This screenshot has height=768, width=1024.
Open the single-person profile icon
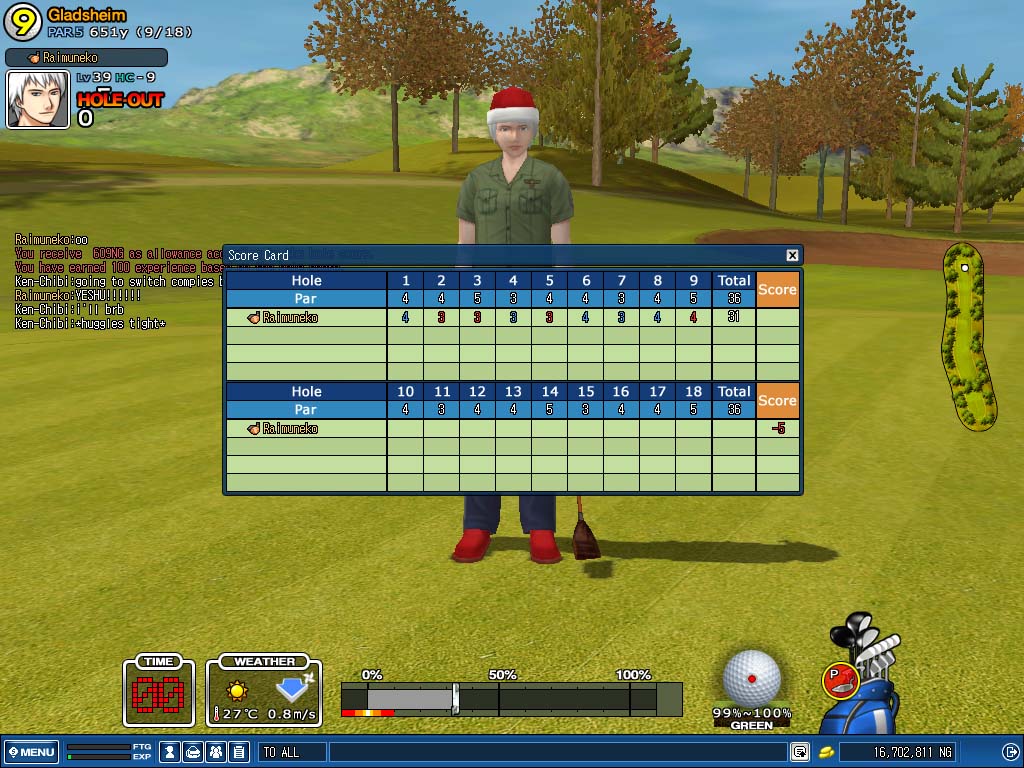pyautogui.click(x=170, y=752)
